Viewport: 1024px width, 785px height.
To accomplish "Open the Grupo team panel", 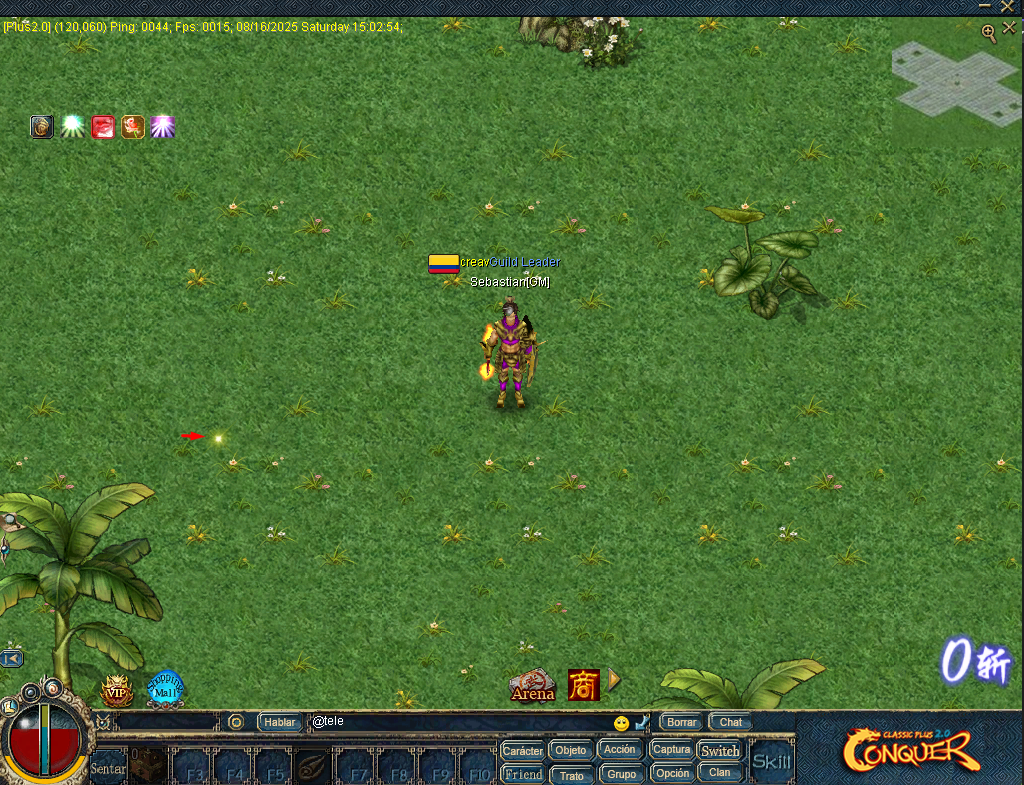I will 621,774.
